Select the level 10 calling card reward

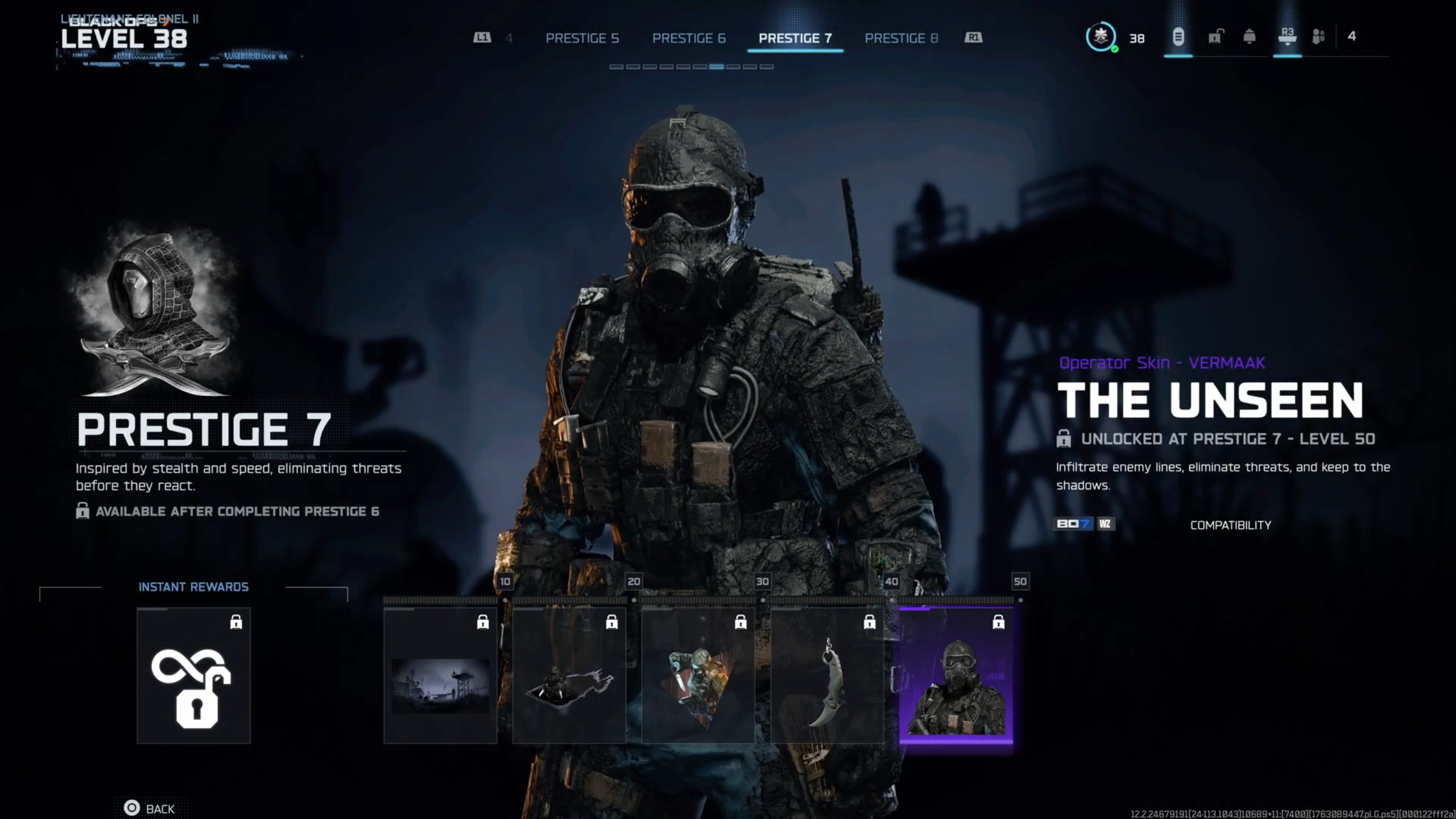tap(440, 676)
